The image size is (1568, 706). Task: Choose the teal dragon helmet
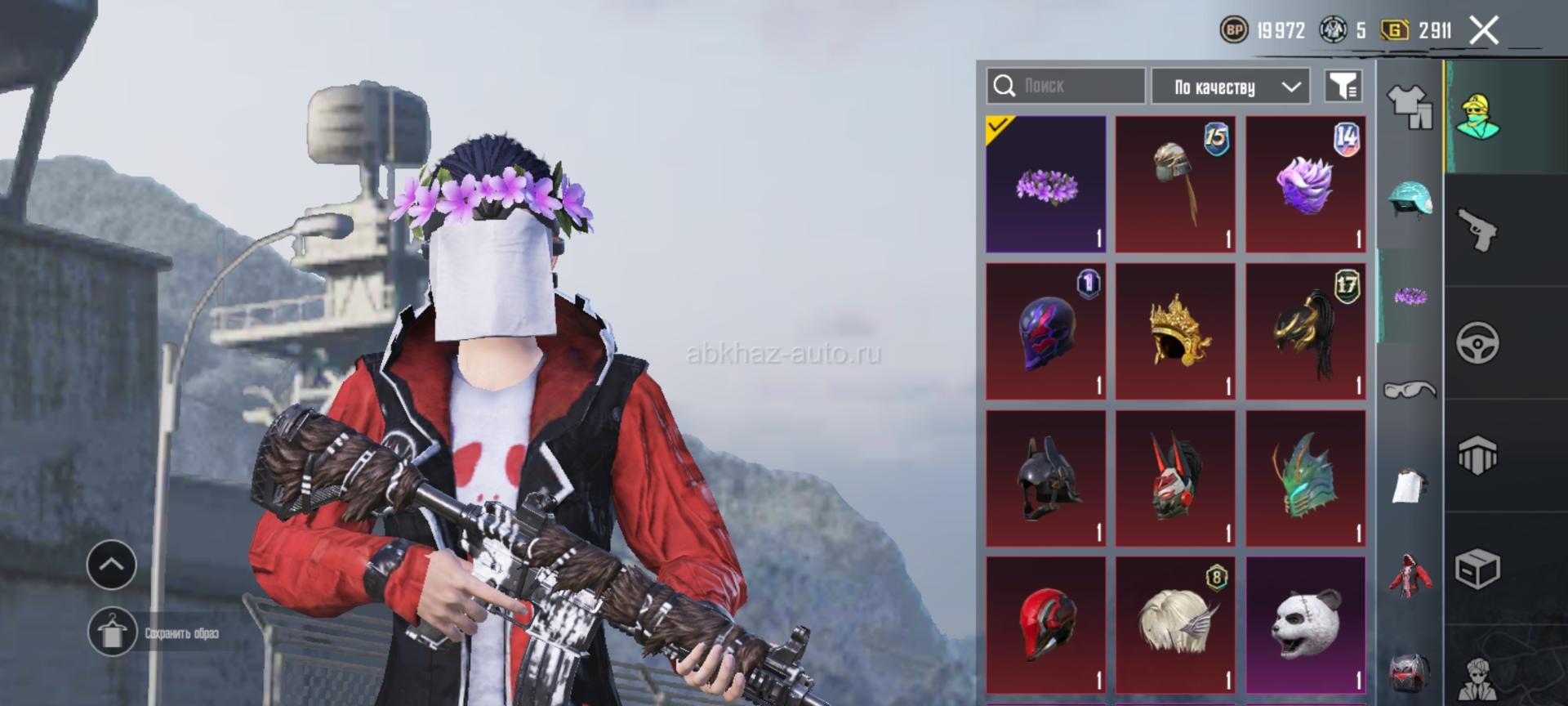coord(1306,479)
